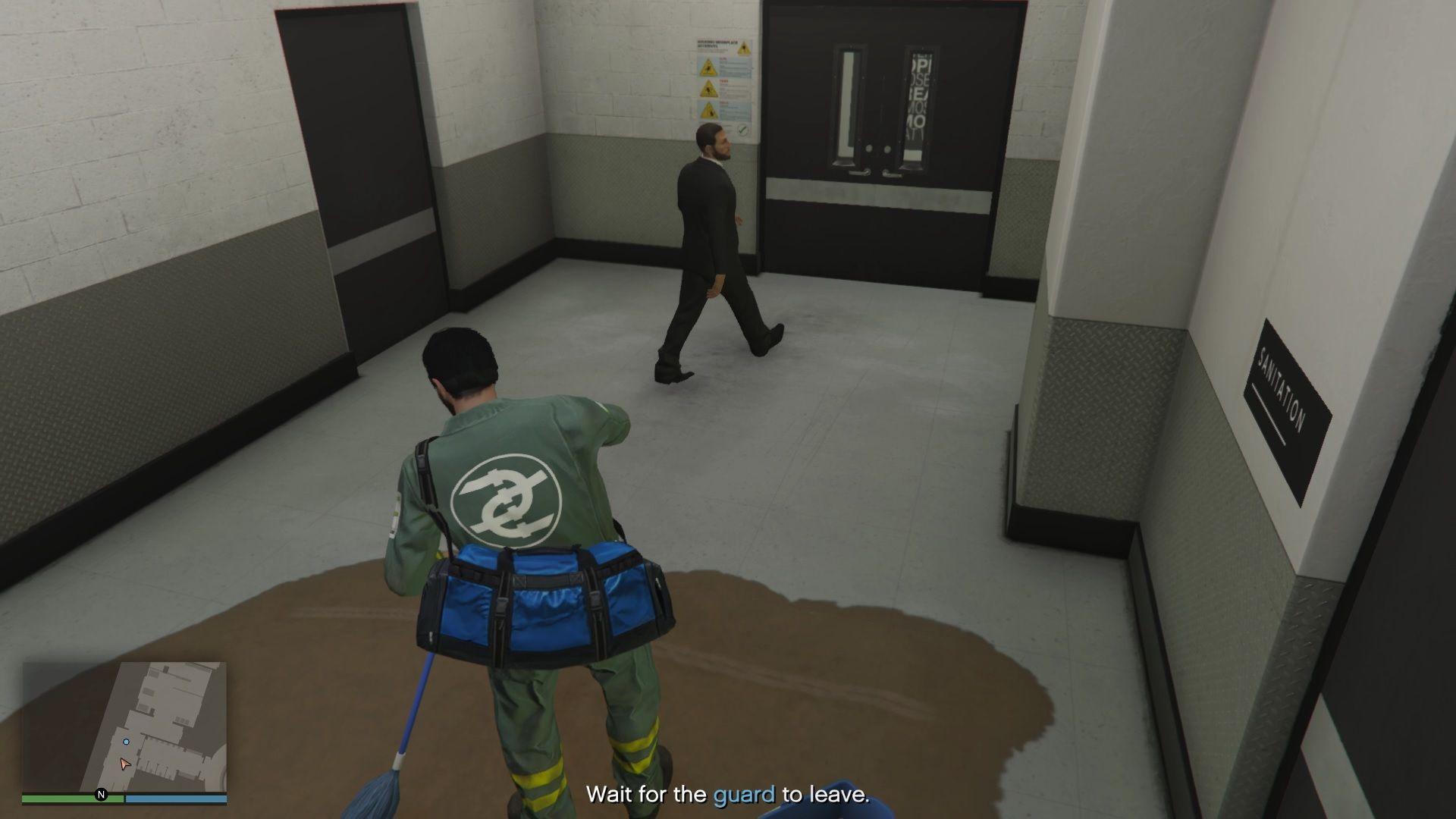Screen dimensions: 1456x819
Task: Click the middle warning triangle icon on the poster
Action: click(x=708, y=88)
